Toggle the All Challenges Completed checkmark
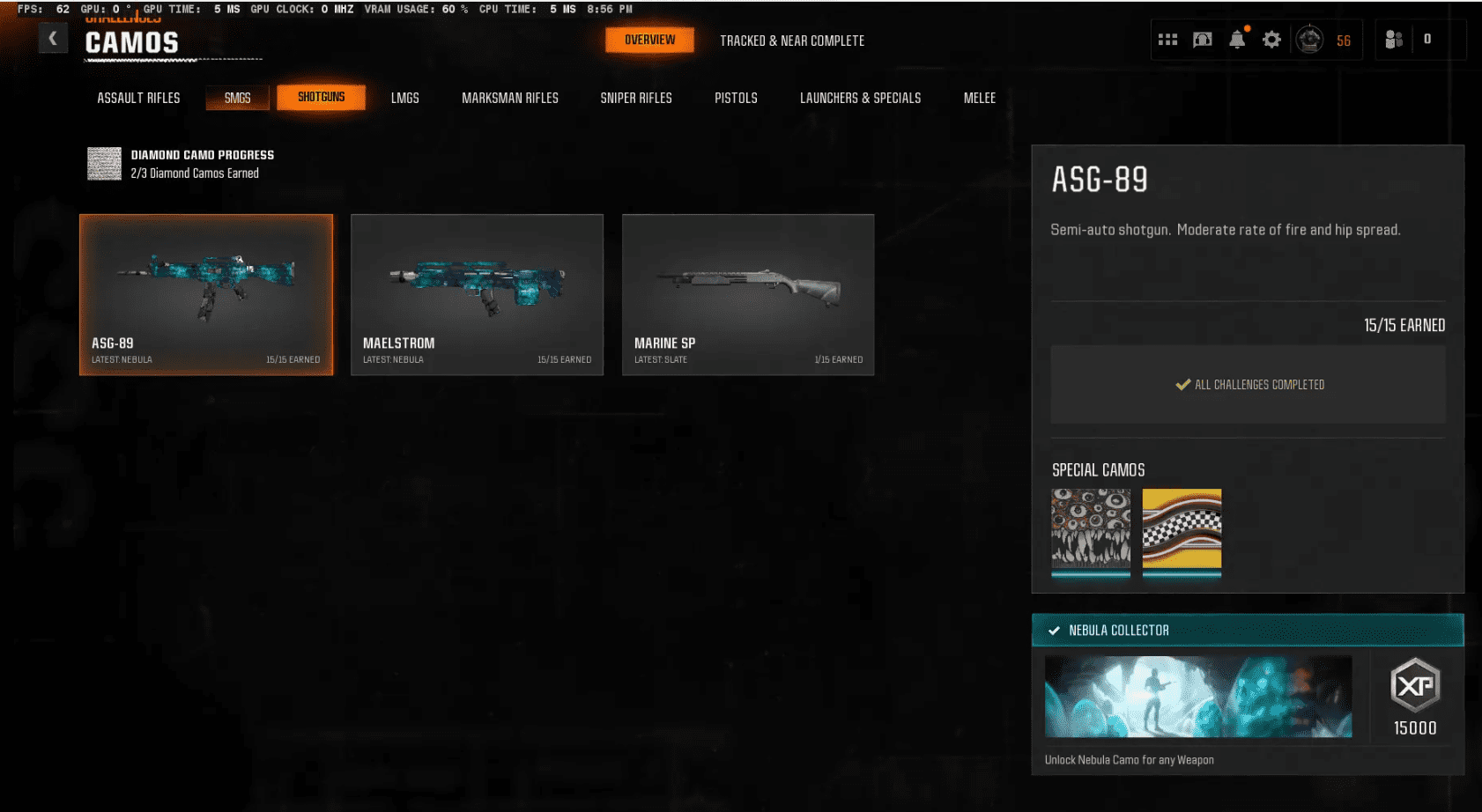1482x812 pixels. pyautogui.click(x=1182, y=384)
